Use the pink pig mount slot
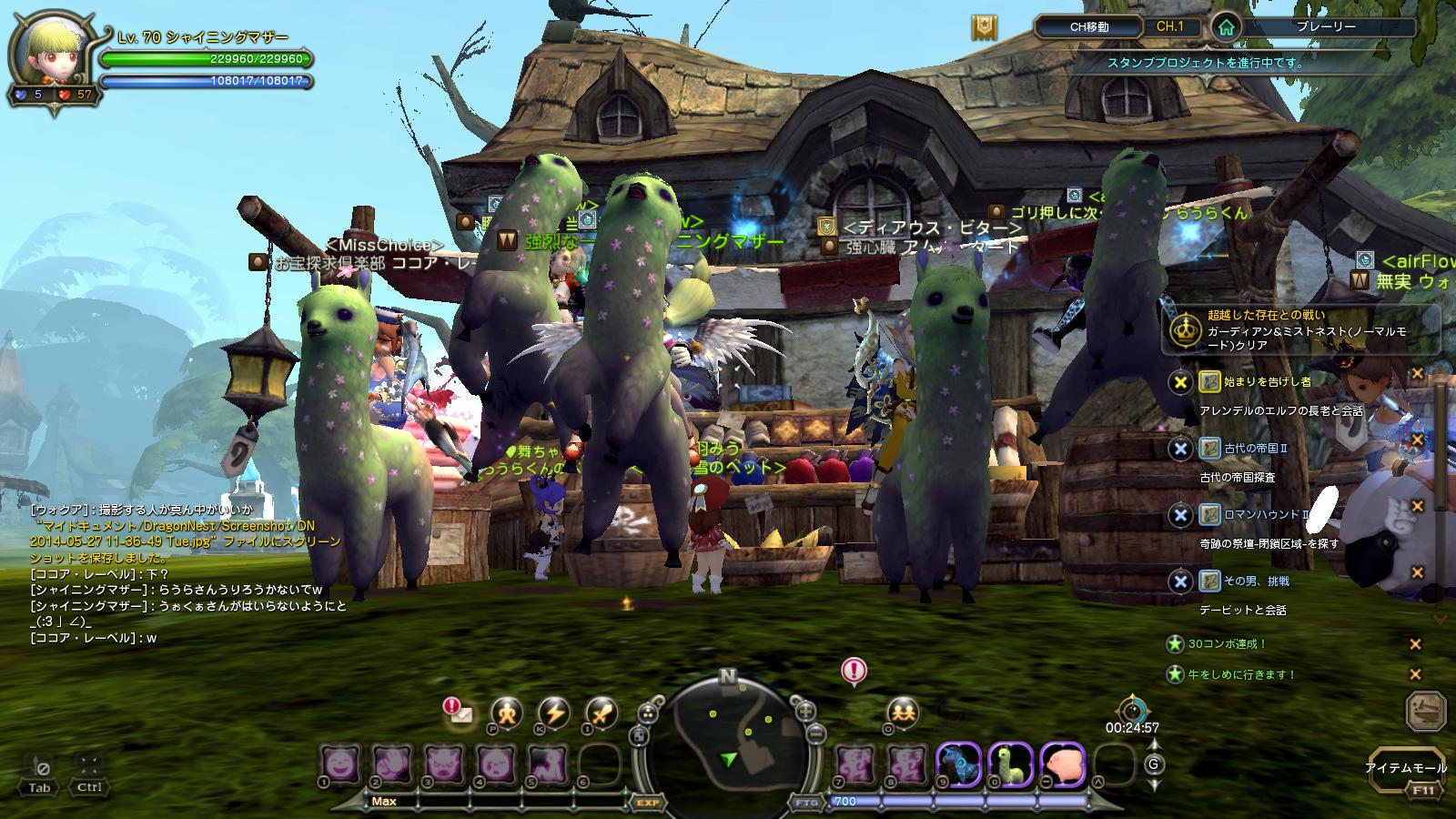Screen dimensions: 1456x819 [x=1062, y=763]
